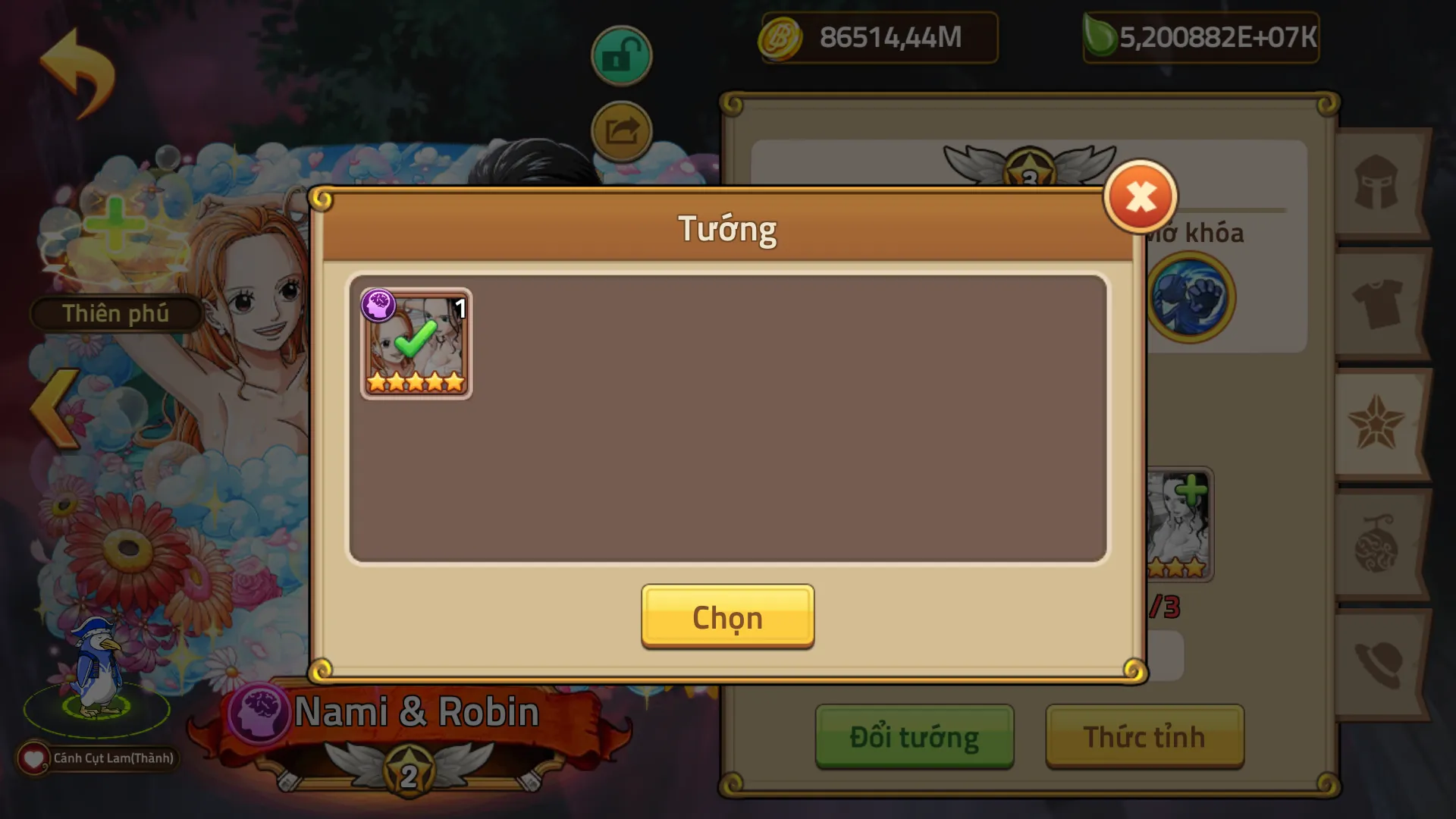Open the share arrow icon
The image size is (1456, 819).
point(621,132)
